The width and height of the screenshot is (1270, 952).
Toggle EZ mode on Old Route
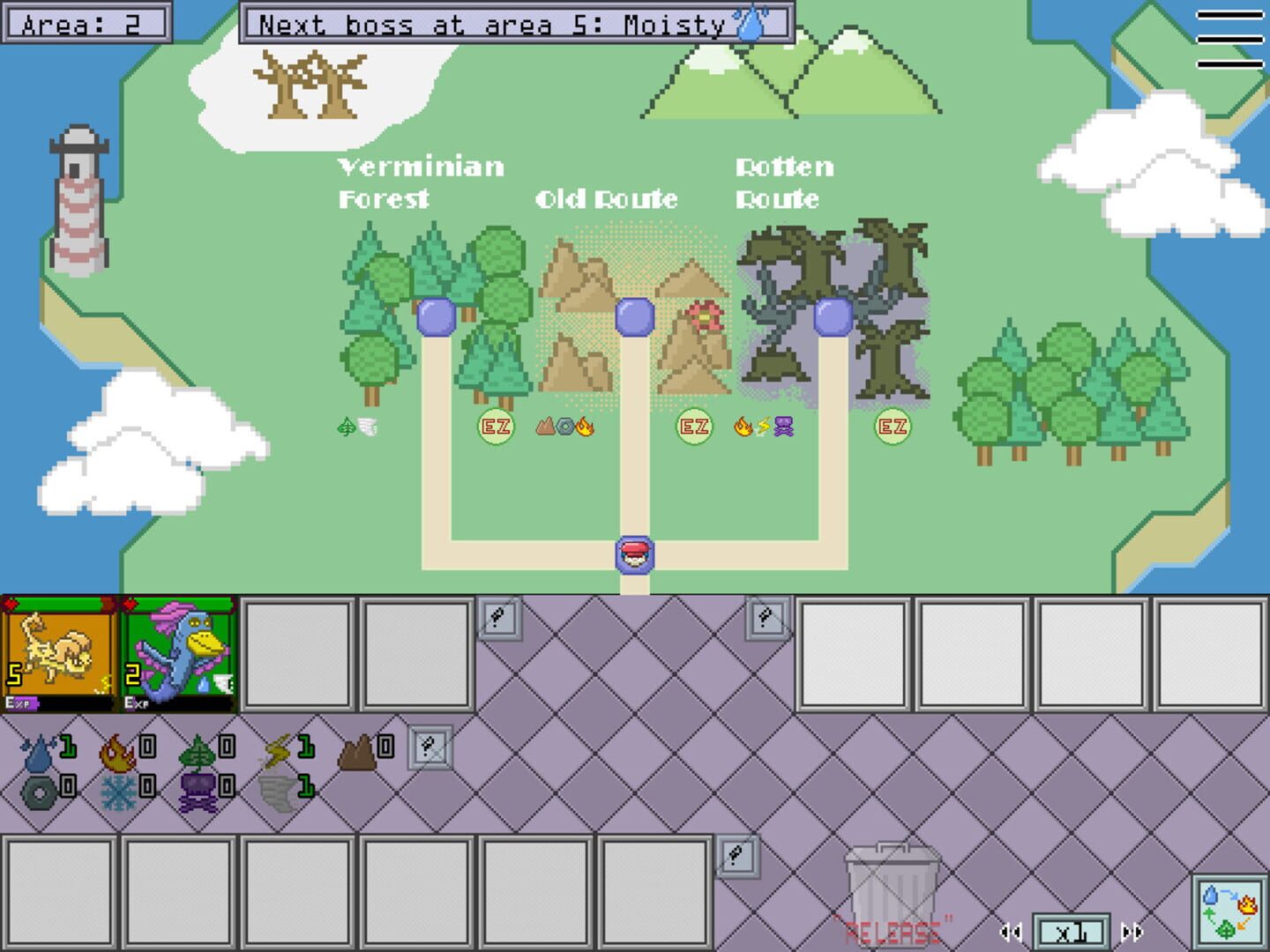(x=694, y=427)
